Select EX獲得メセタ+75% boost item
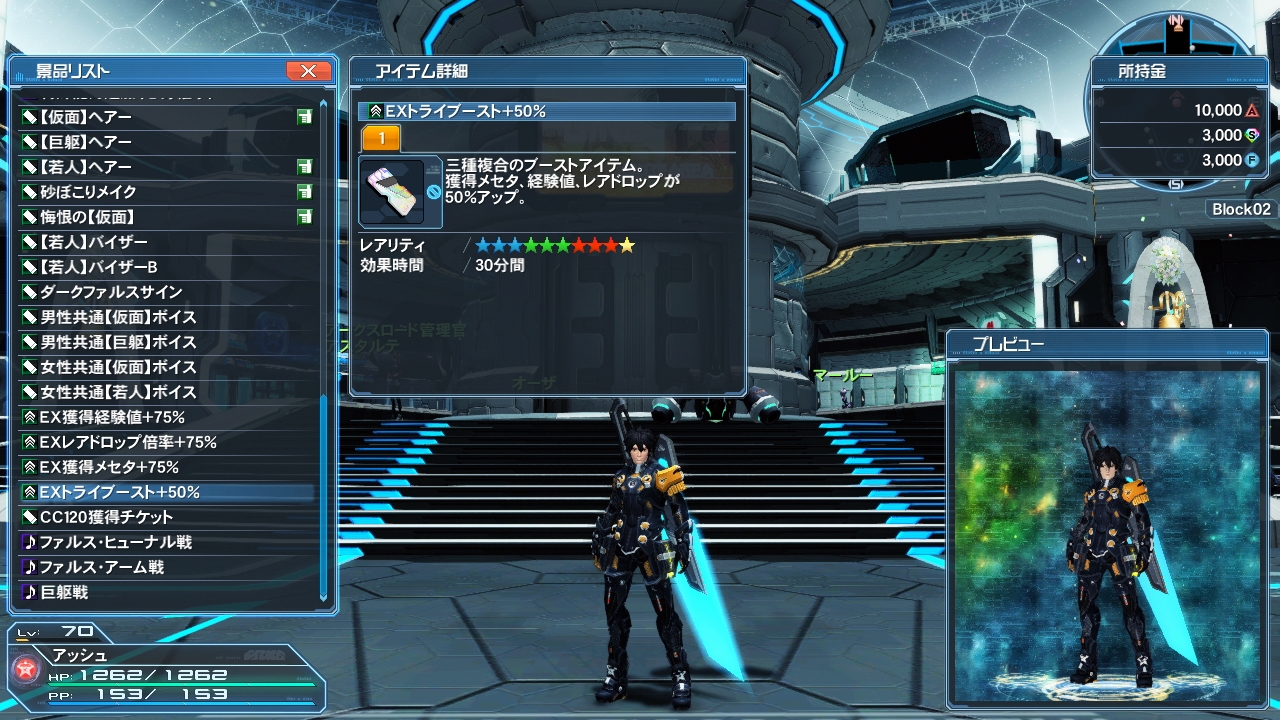 pyautogui.click(x=108, y=467)
